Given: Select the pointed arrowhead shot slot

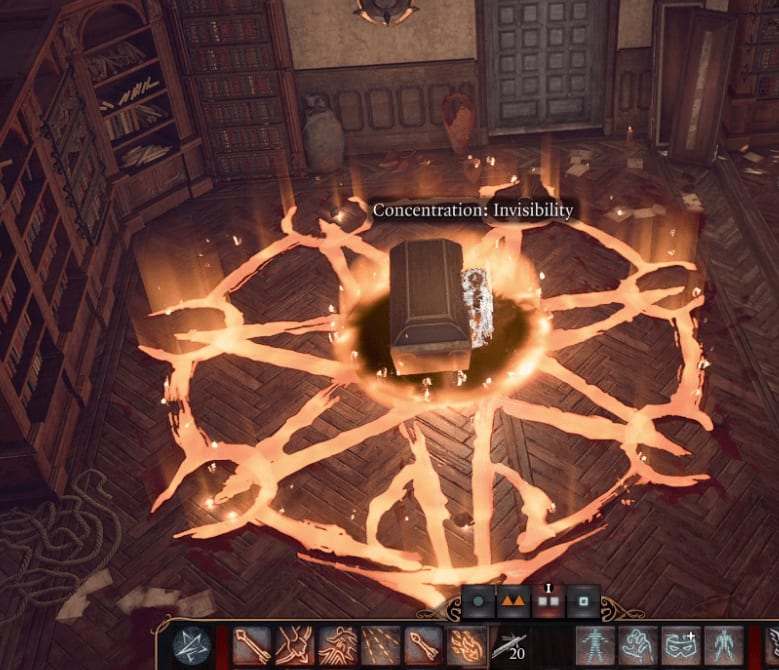Looking at the screenshot, I should pyautogui.click(x=424, y=646).
